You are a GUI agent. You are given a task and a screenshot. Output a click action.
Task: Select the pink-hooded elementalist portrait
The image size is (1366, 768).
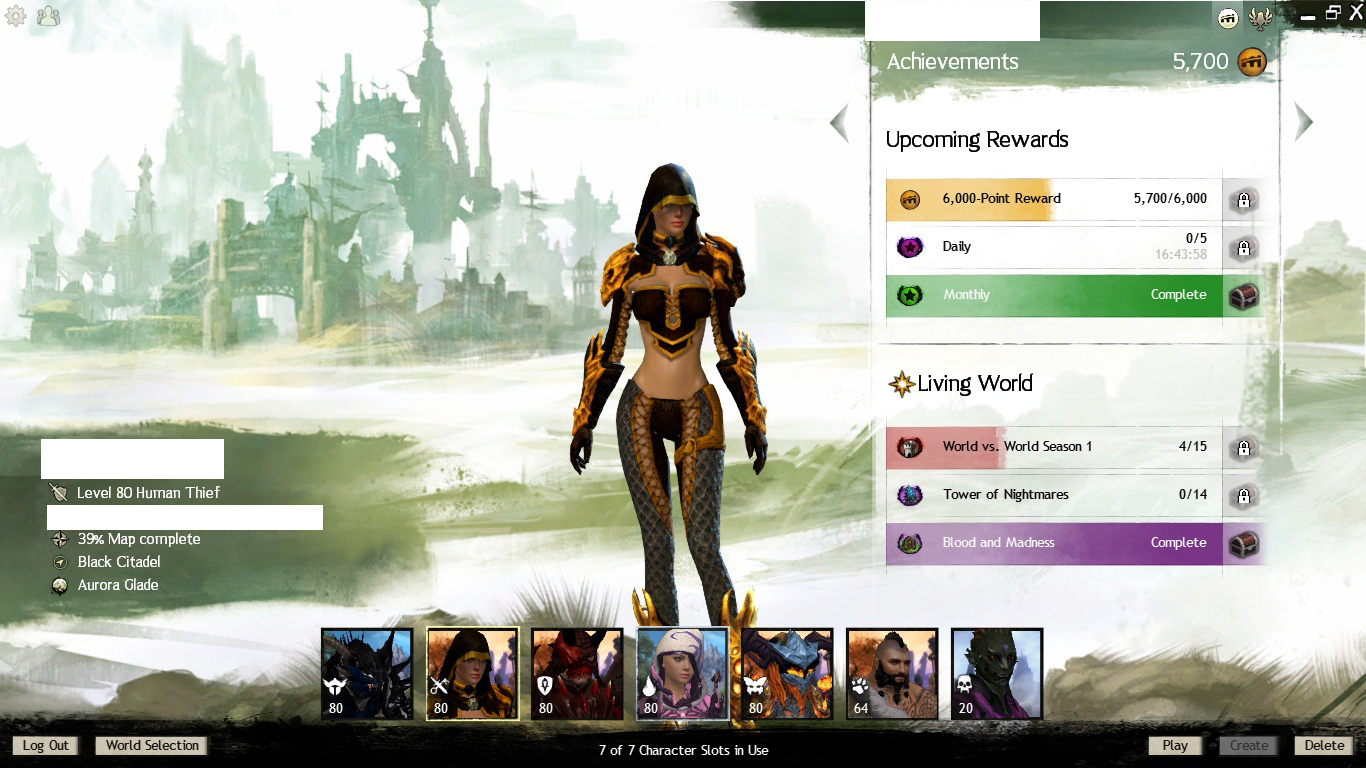(683, 673)
